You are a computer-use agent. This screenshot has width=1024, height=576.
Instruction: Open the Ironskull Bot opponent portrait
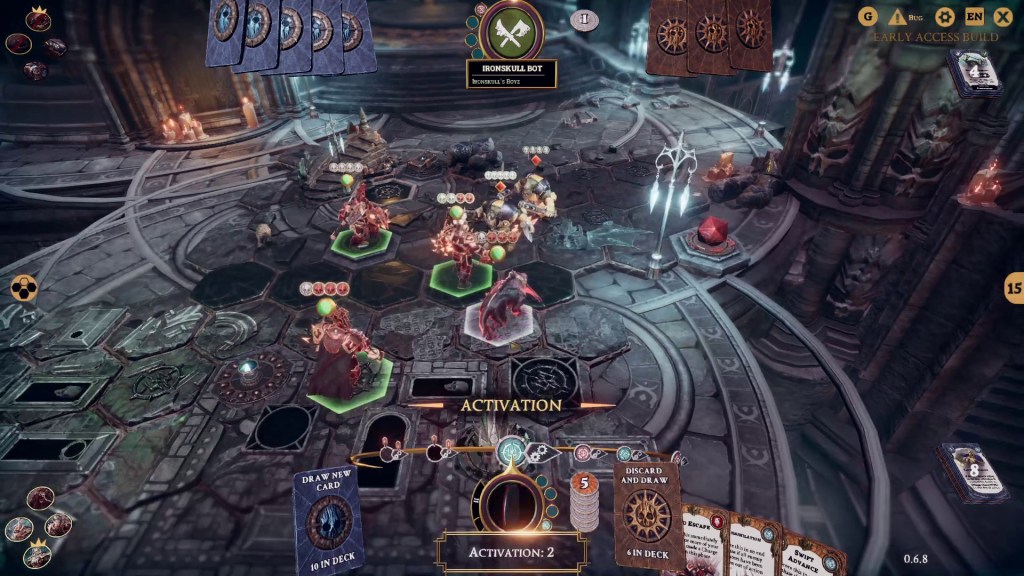tap(511, 31)
